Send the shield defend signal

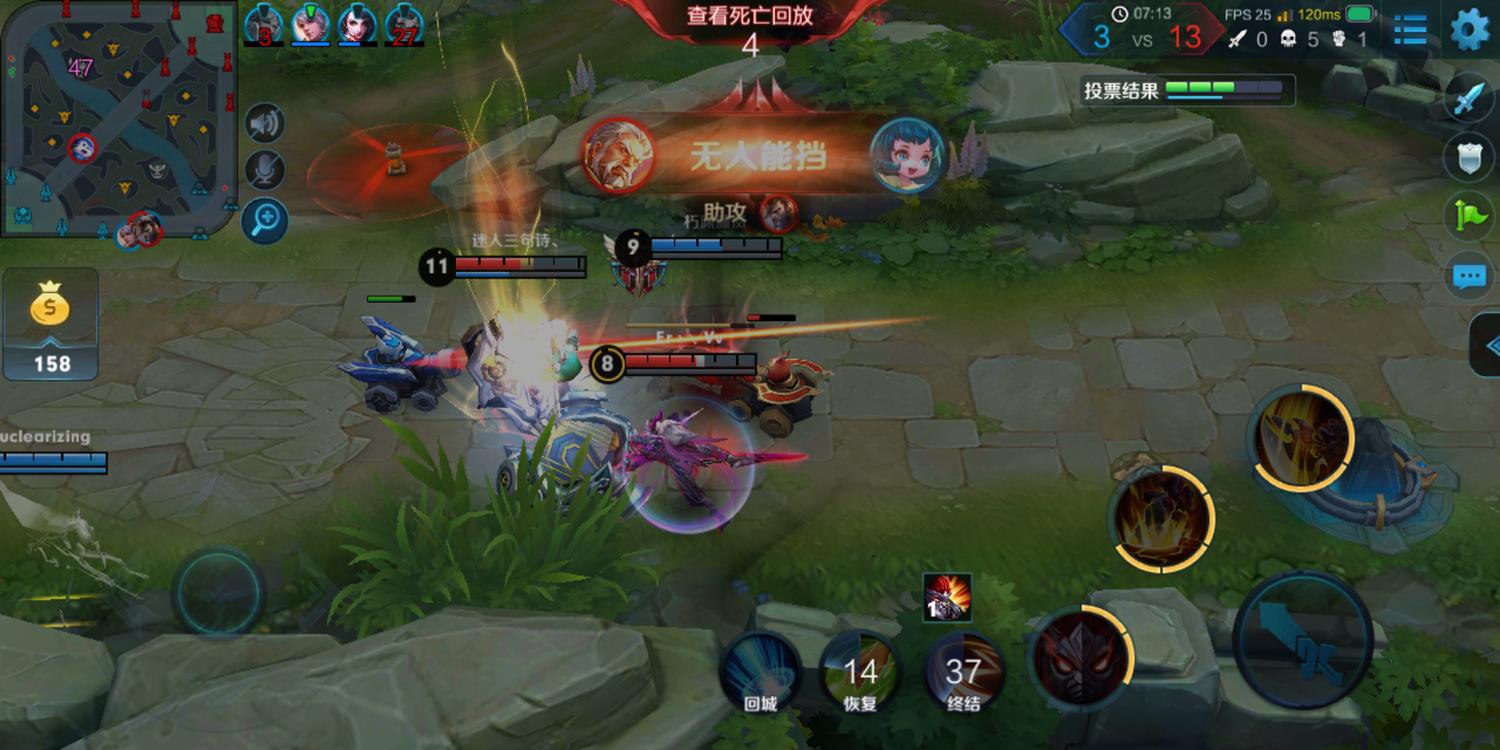point(1469,157)
